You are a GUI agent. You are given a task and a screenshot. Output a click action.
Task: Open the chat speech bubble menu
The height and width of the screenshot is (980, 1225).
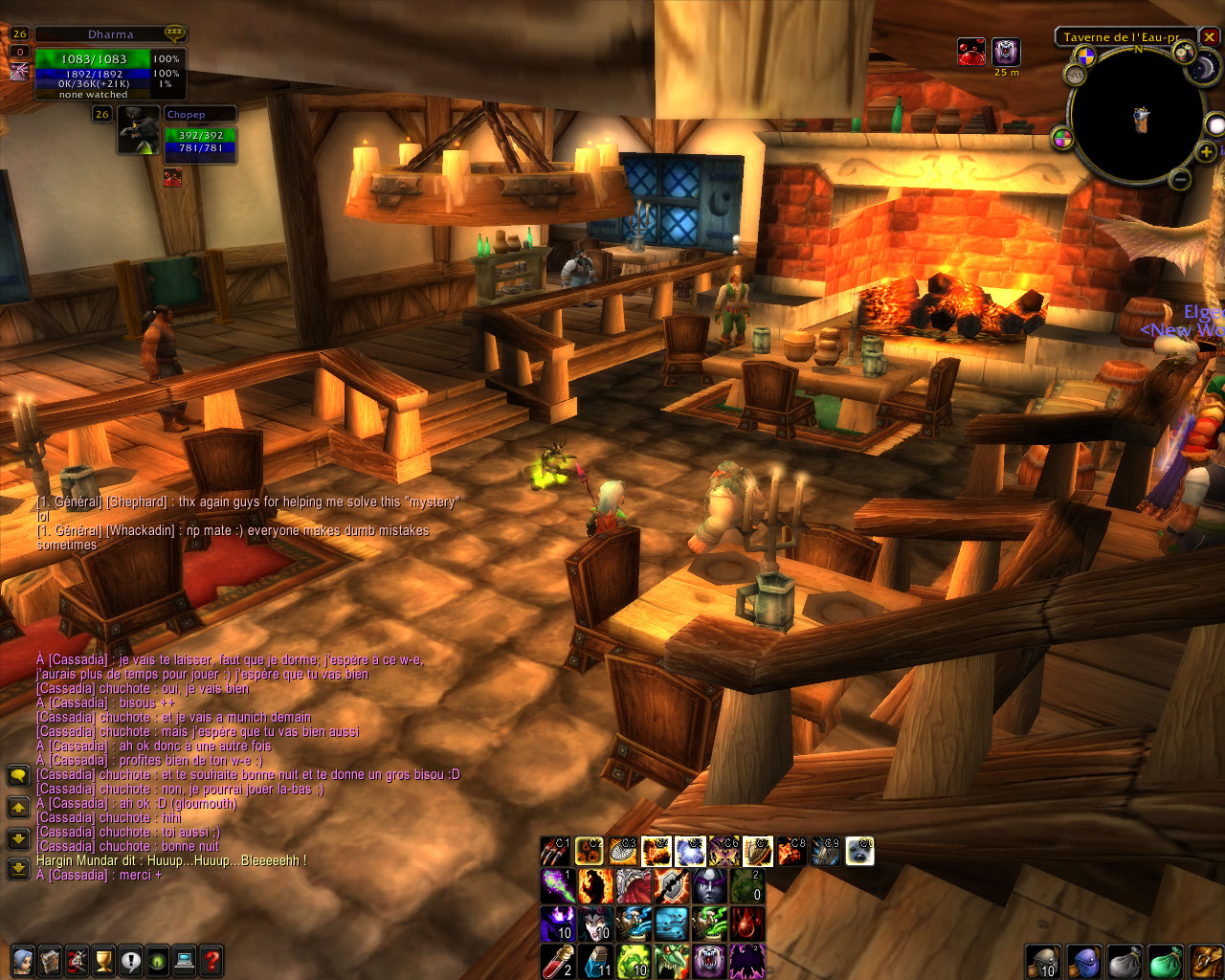[18, 775]
